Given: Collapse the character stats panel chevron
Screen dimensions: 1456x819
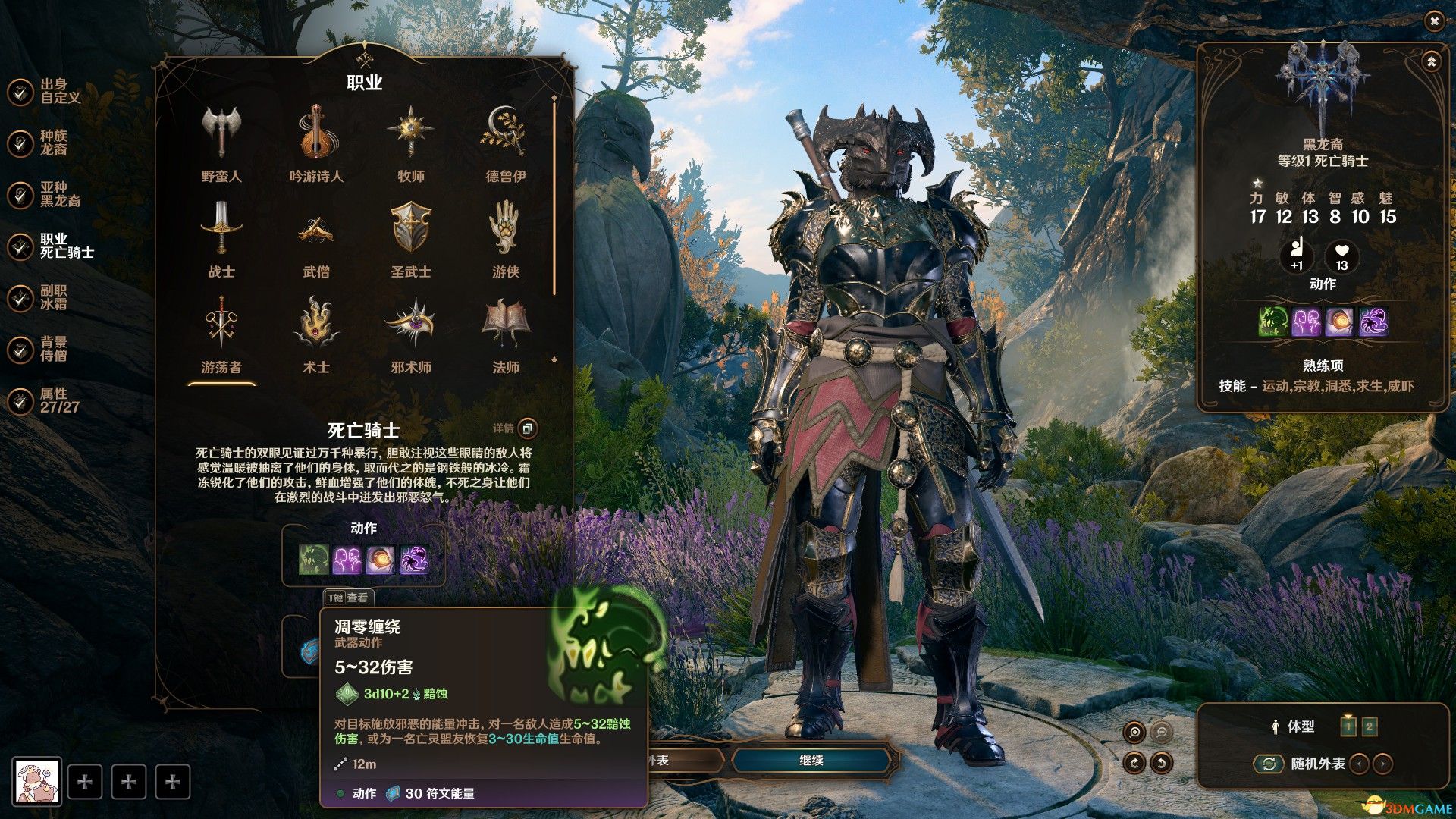Looking at the screenshot, I should pyautogui.click(x=1431, y=61).
